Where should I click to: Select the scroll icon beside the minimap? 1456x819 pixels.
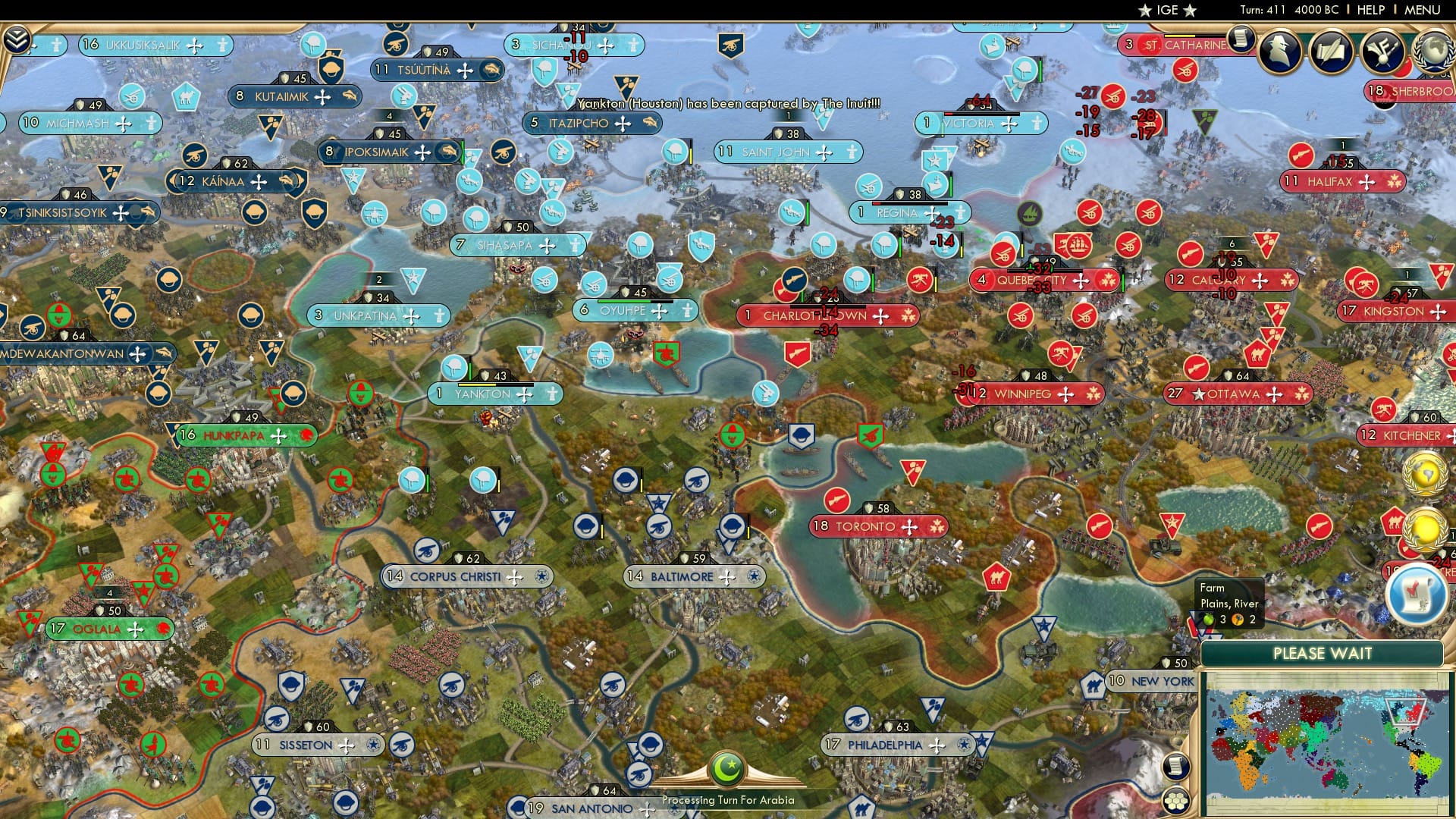1175,766
